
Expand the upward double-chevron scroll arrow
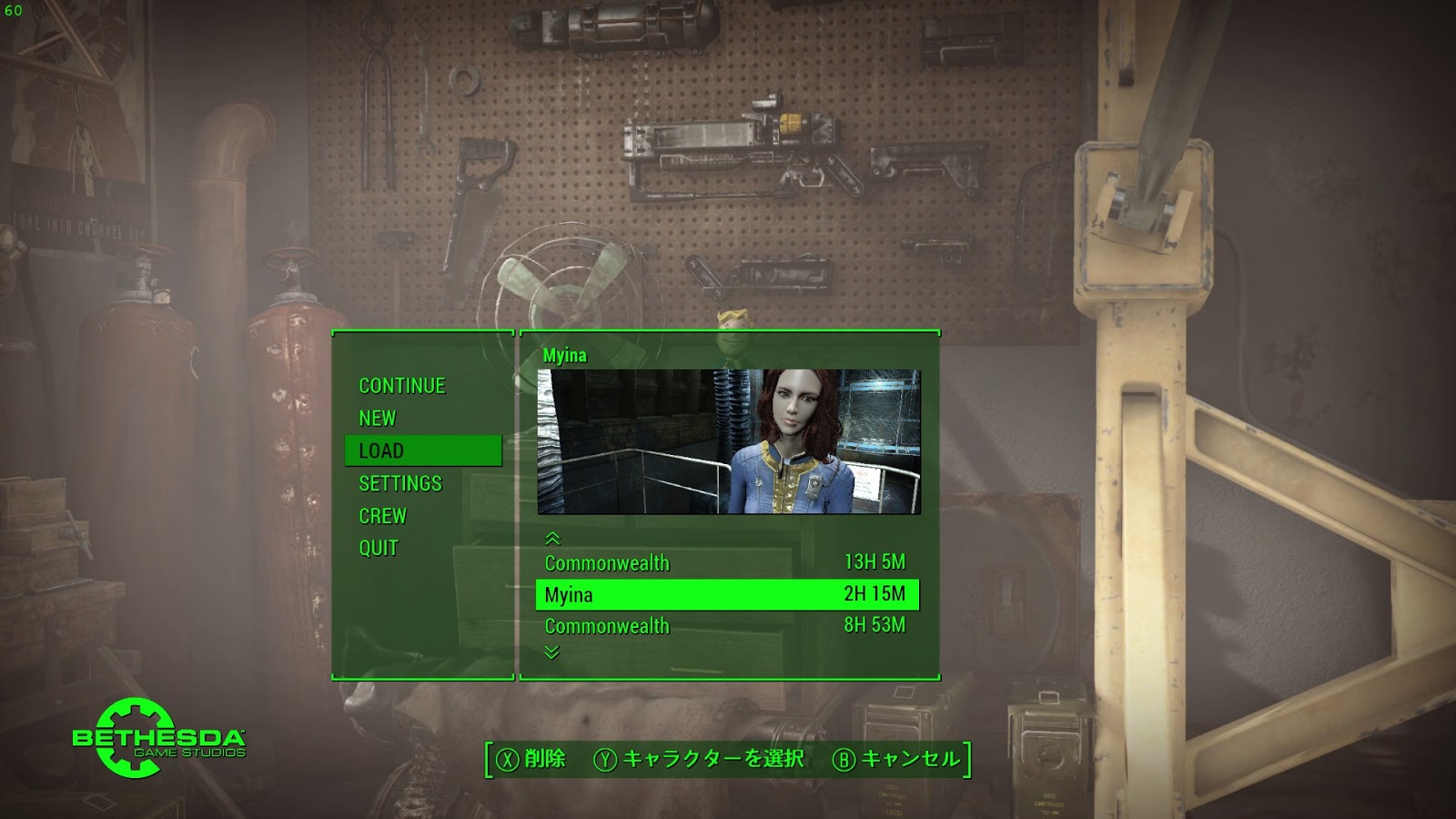pyautogui.click(x=554, y=539)
